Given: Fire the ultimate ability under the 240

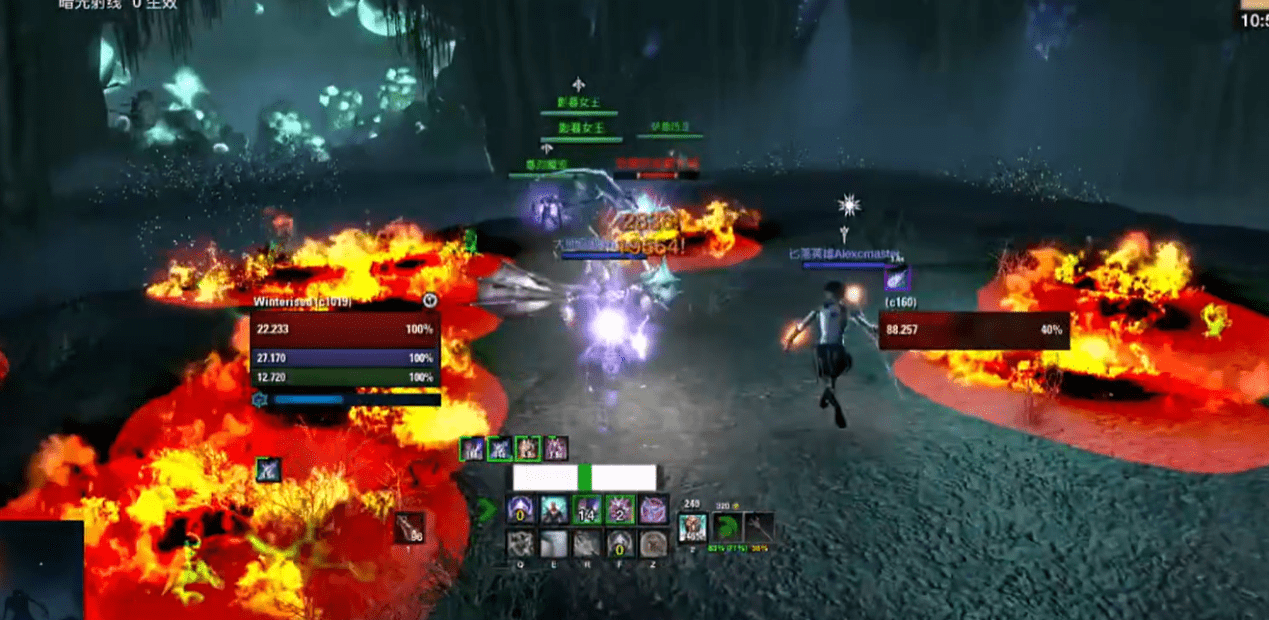Looking at the screenshot, I should point(692,527).
